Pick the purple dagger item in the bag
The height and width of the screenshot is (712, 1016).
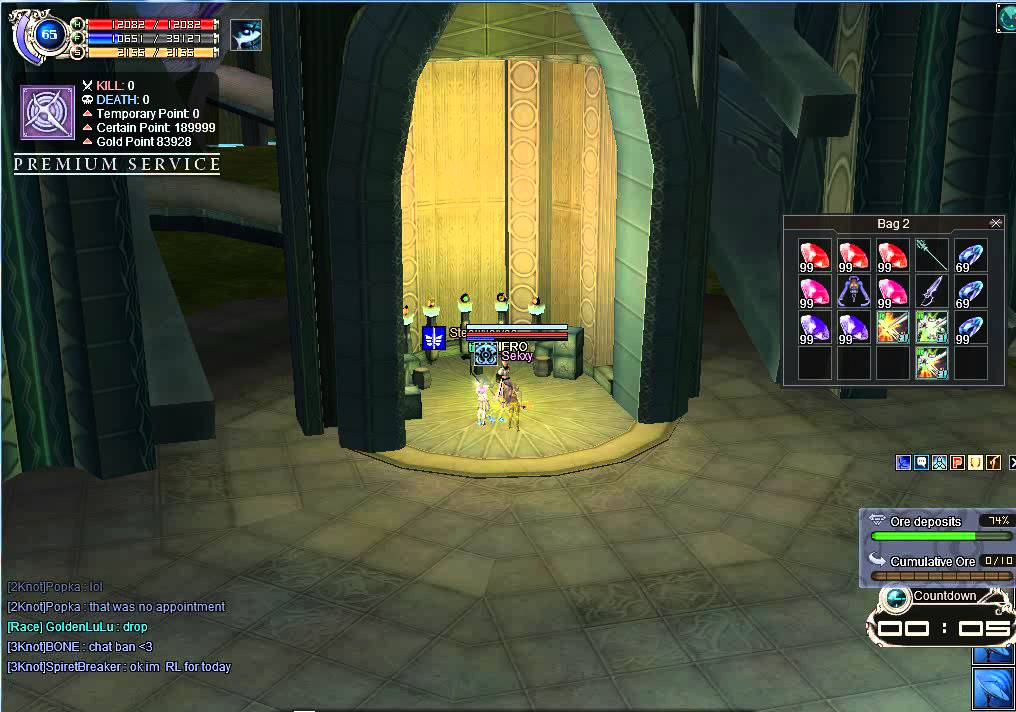click(931, 292)
